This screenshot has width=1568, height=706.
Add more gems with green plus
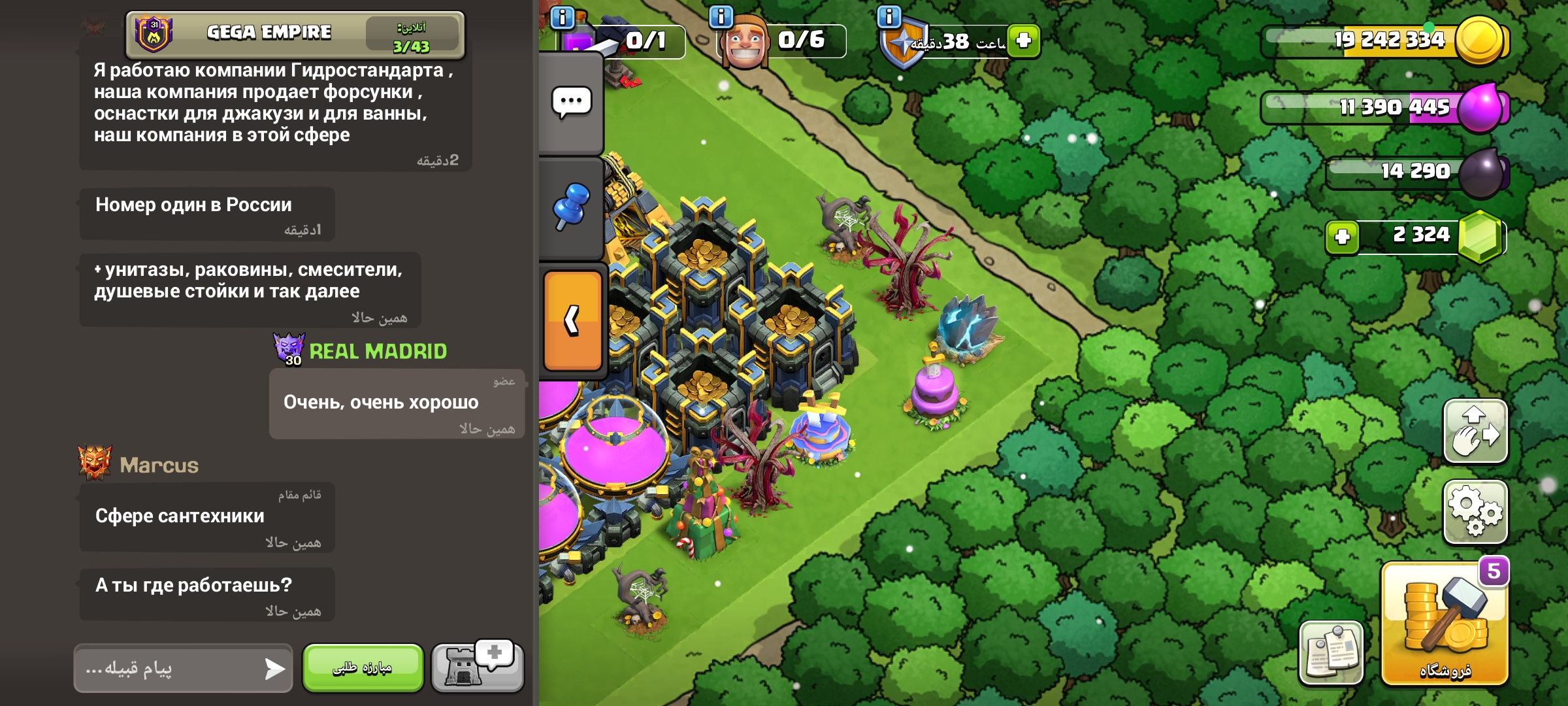pyautogui.click(x=1342, y=237)
